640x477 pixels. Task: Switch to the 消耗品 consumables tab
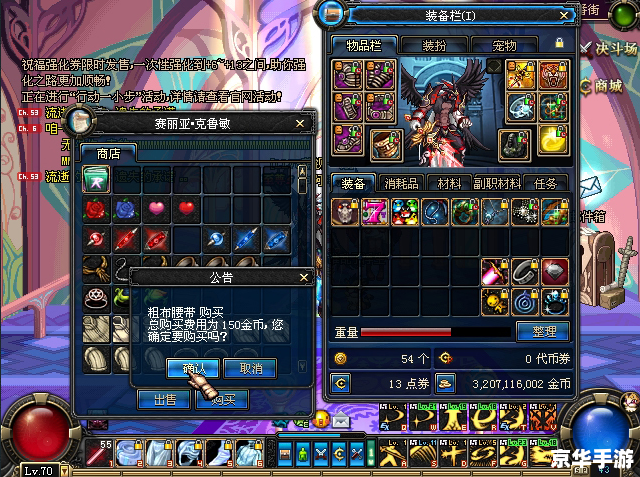(404, 183)
